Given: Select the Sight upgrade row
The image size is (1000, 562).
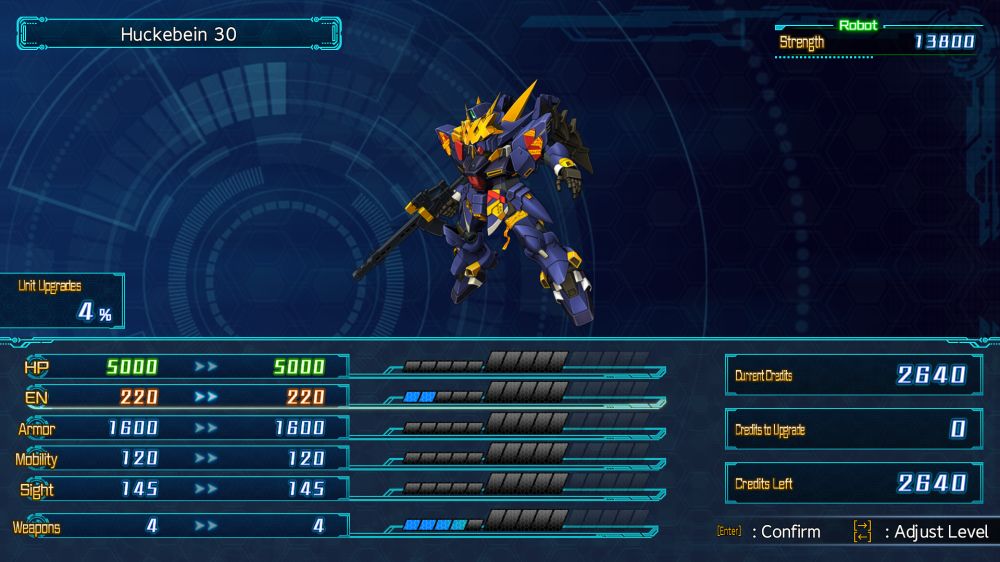Looking at the screenshot, I should tap(180, 489).
